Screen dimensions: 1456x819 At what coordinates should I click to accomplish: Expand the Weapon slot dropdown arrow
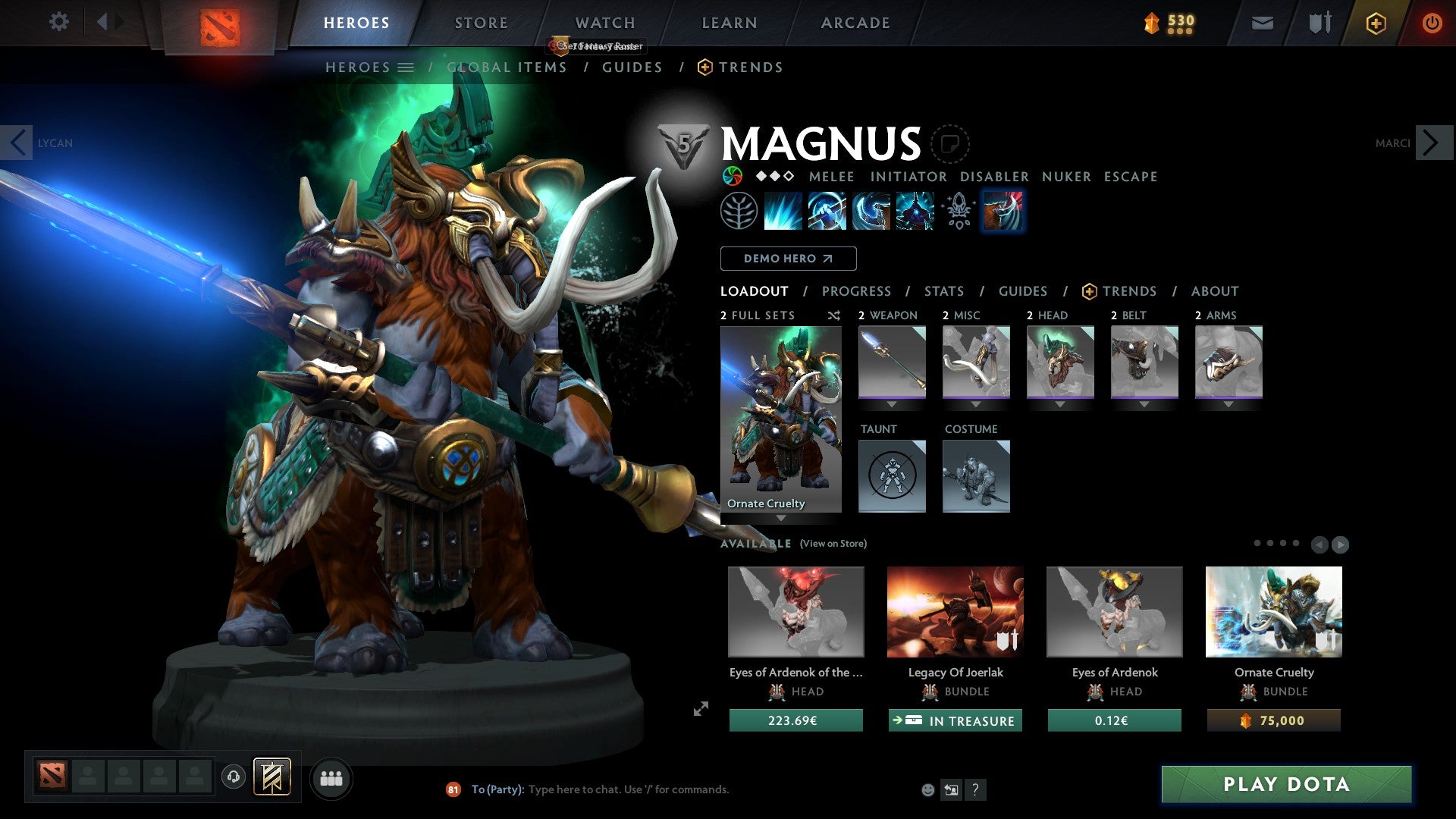click(x=891, y=404)
